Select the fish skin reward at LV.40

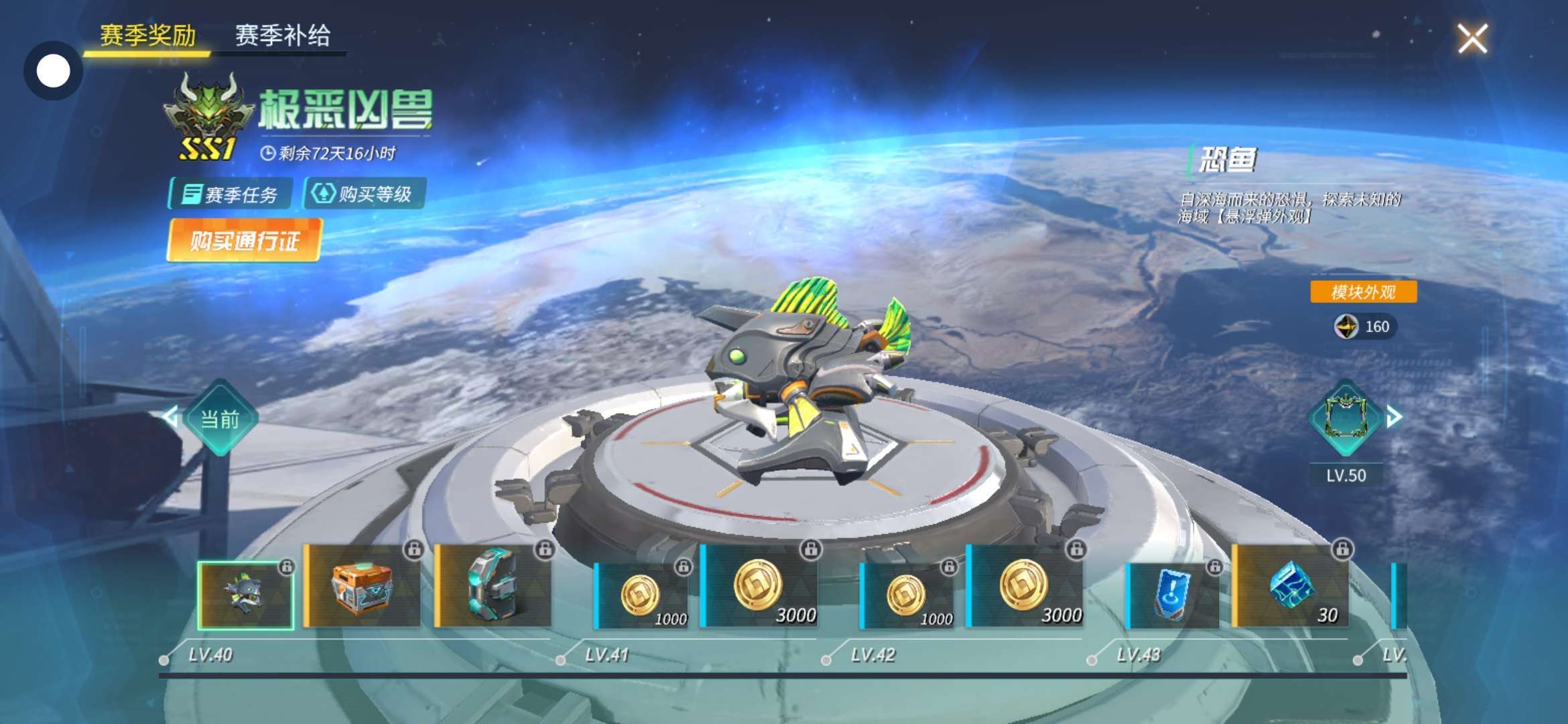tap(246, 595)
